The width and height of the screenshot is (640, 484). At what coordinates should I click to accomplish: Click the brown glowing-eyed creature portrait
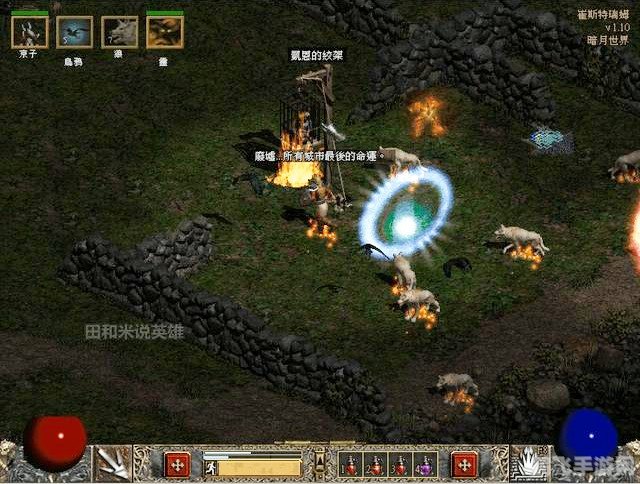164,31
